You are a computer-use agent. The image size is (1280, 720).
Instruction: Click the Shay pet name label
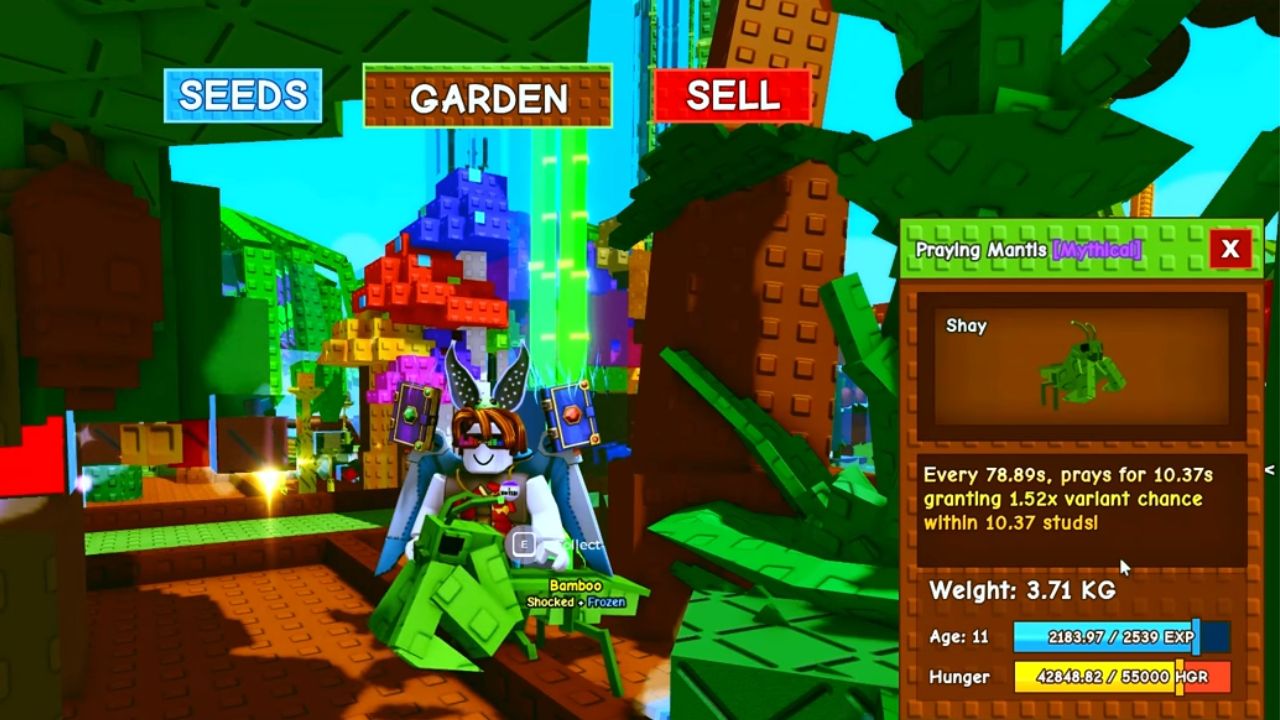coord(968,326)
